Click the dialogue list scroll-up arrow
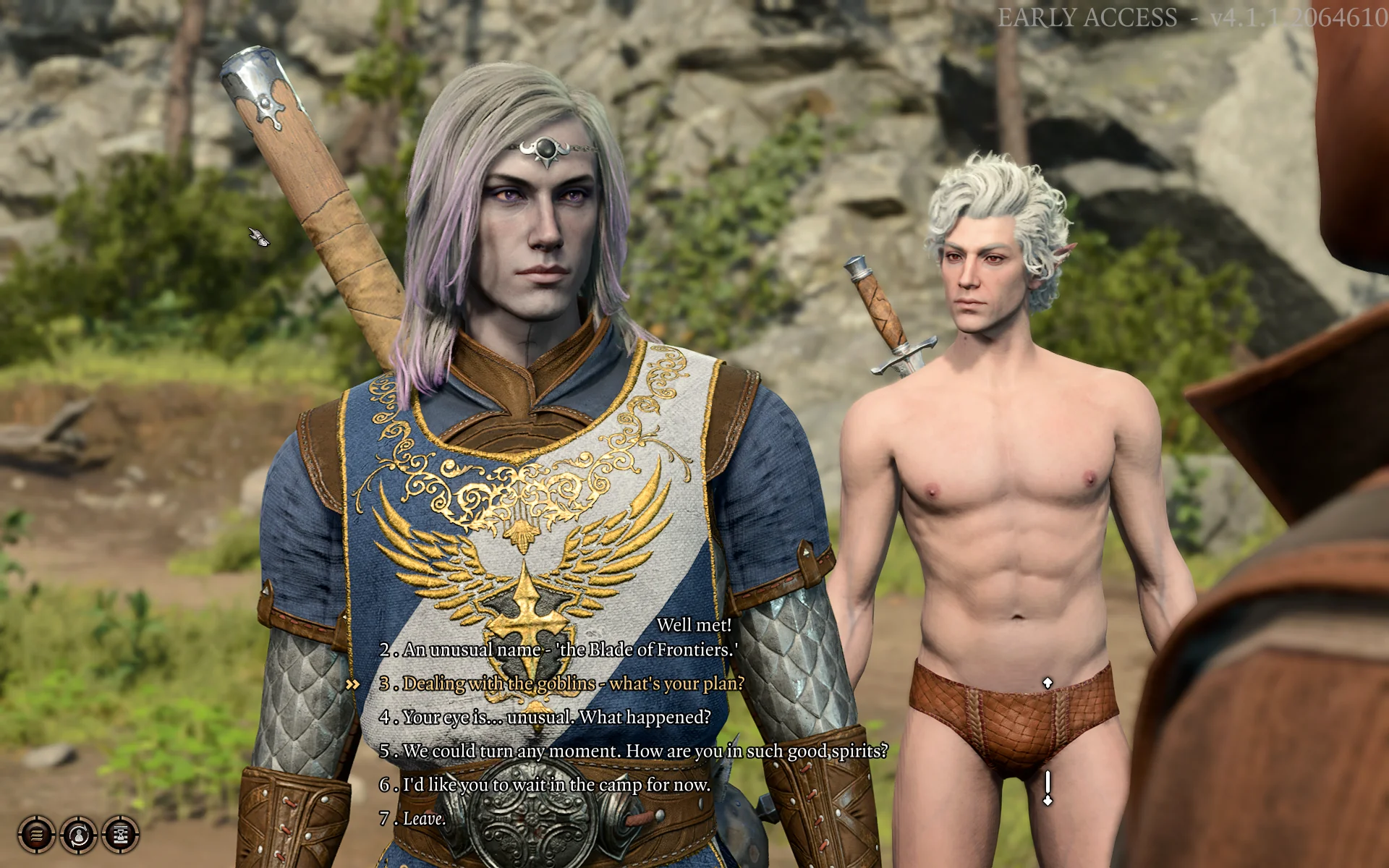This screenshot has height=868, width=1389. click(1047, 682)
